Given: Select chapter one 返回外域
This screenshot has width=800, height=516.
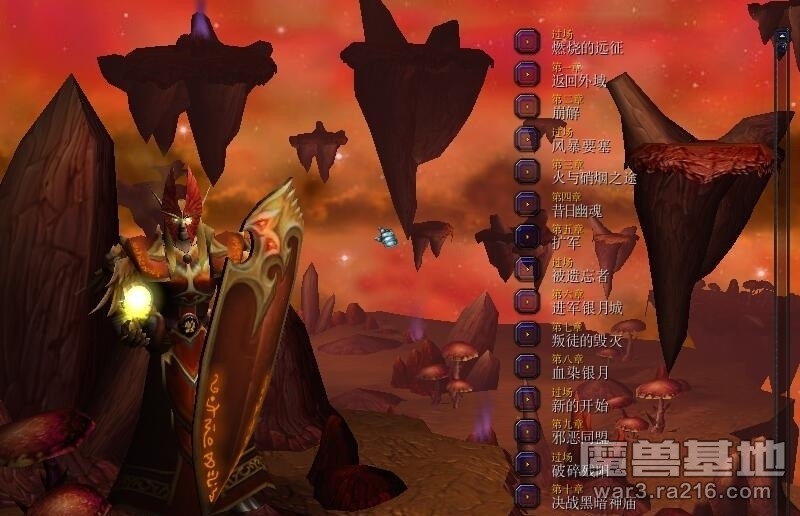Looking at the screenshot, I should pos(527,73).
